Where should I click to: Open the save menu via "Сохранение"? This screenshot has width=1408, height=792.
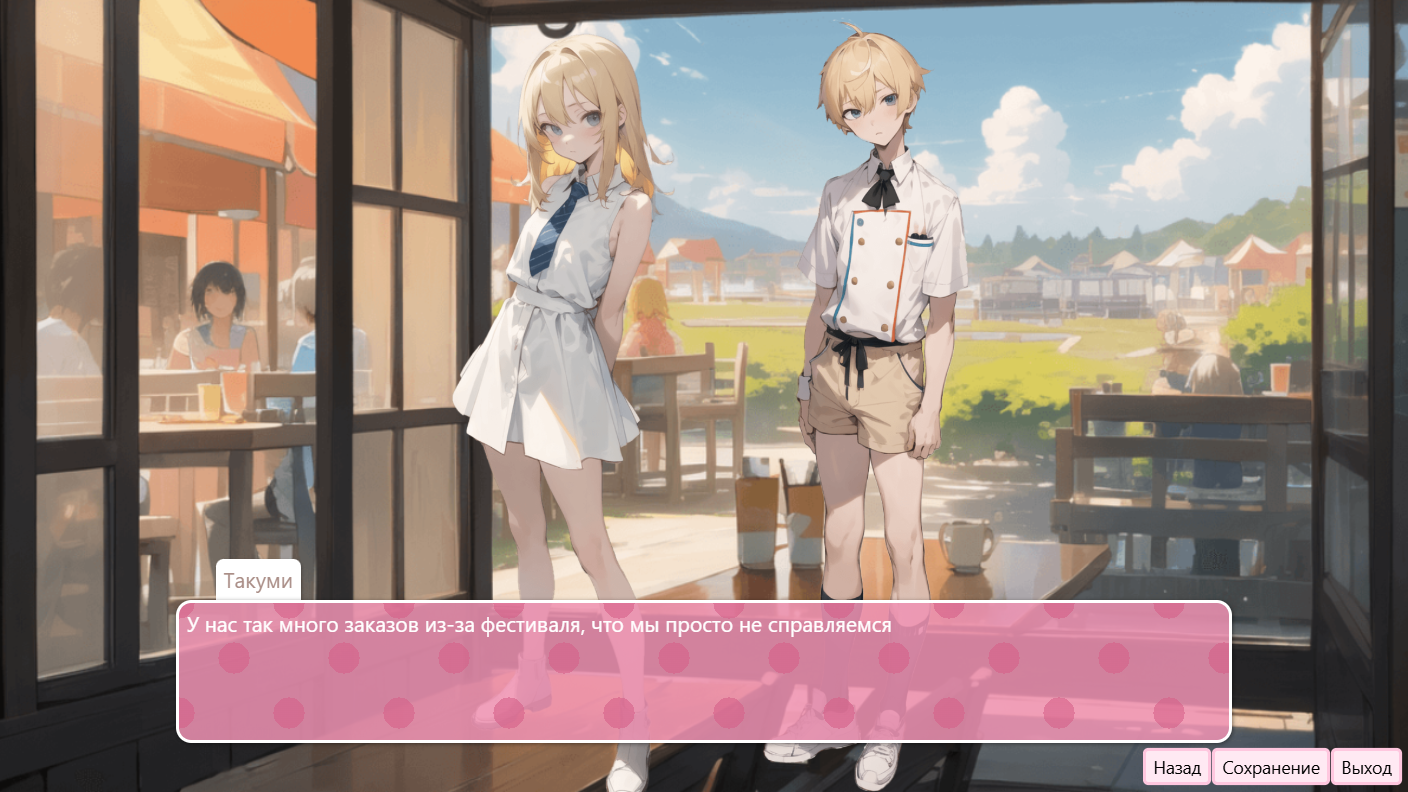[1269, 767]
